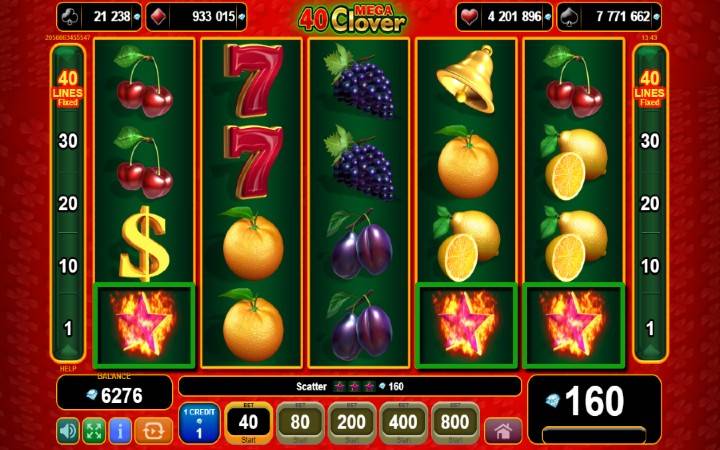The image size is (720, 450).
Task: Open the blue info paytable button
Action: coord(120,431)
